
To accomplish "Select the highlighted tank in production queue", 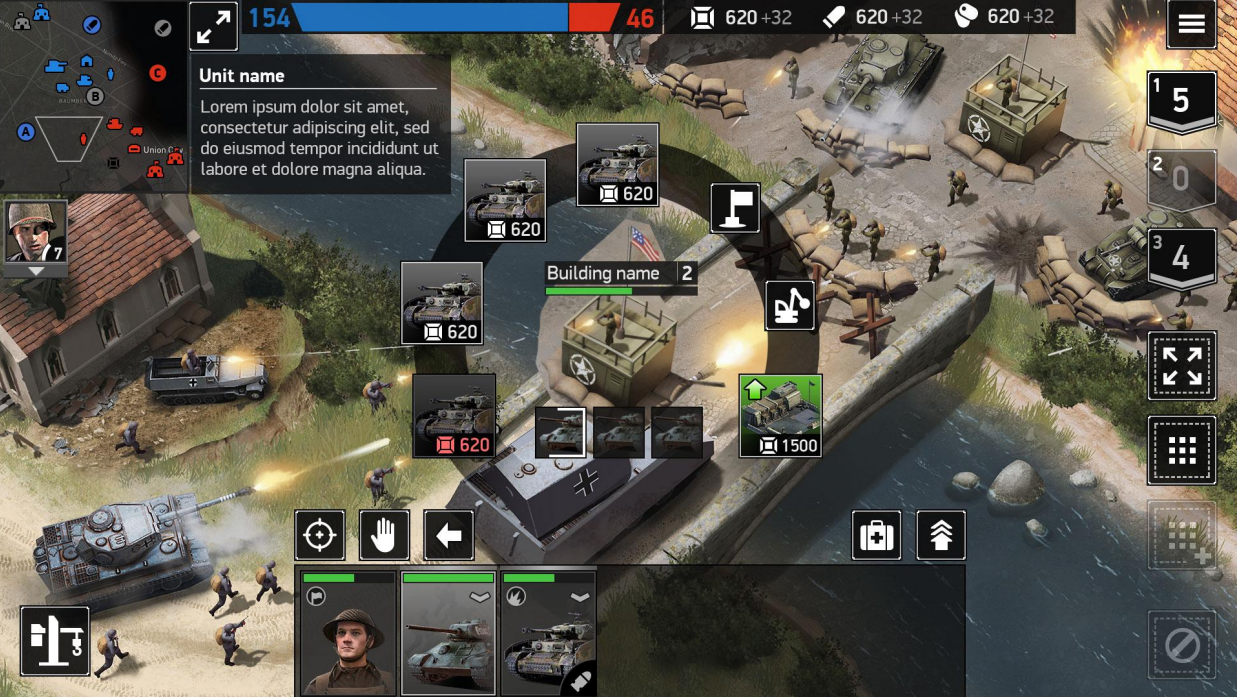I will tap(560, 432).
